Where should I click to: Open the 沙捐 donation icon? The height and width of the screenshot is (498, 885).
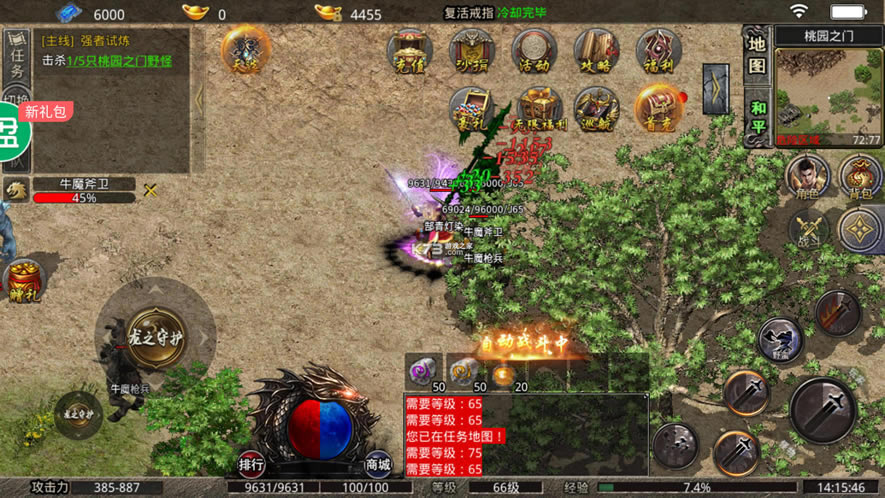tap(472, 50)
